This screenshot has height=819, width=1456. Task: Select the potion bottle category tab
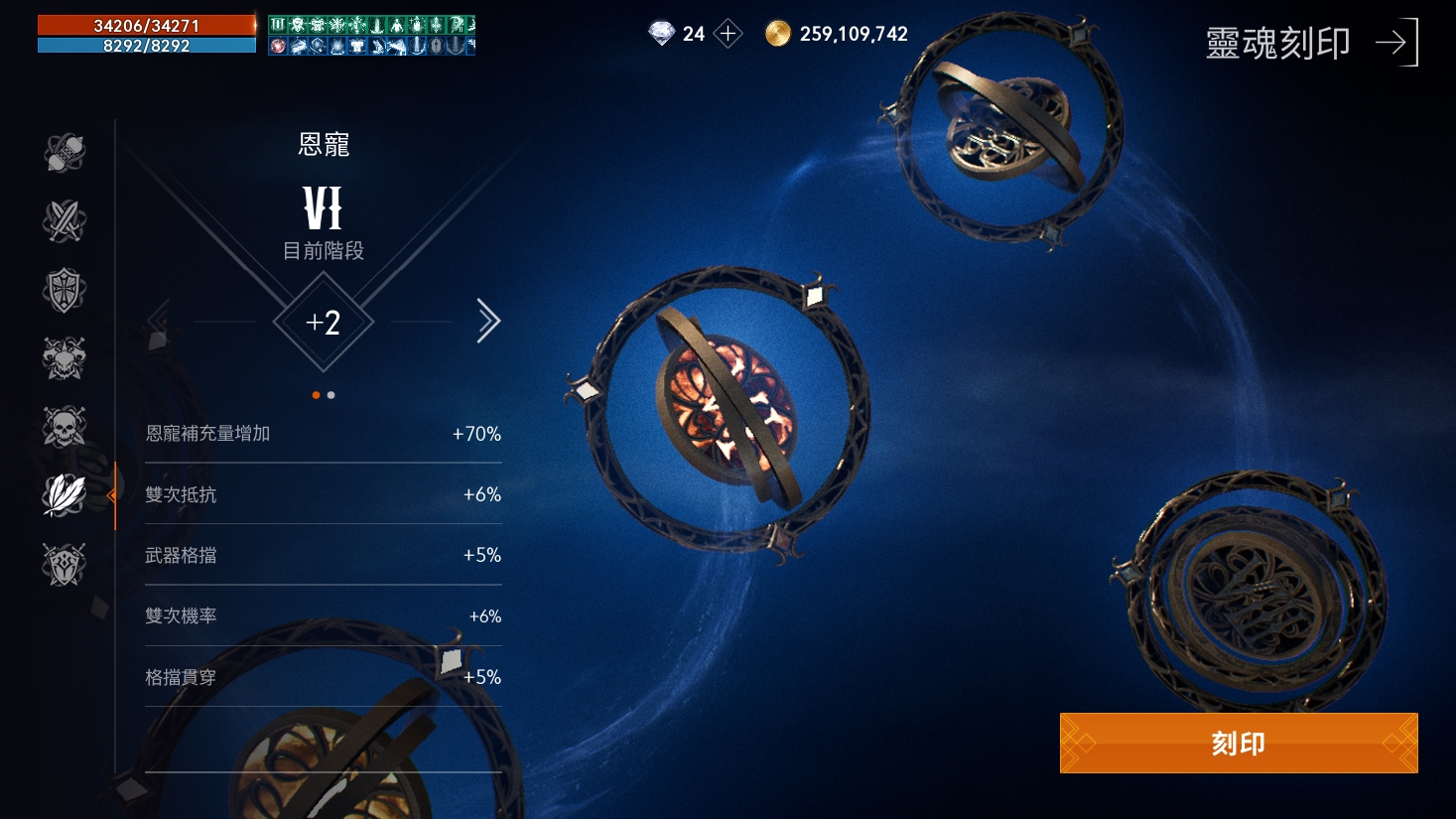[65, 153]
